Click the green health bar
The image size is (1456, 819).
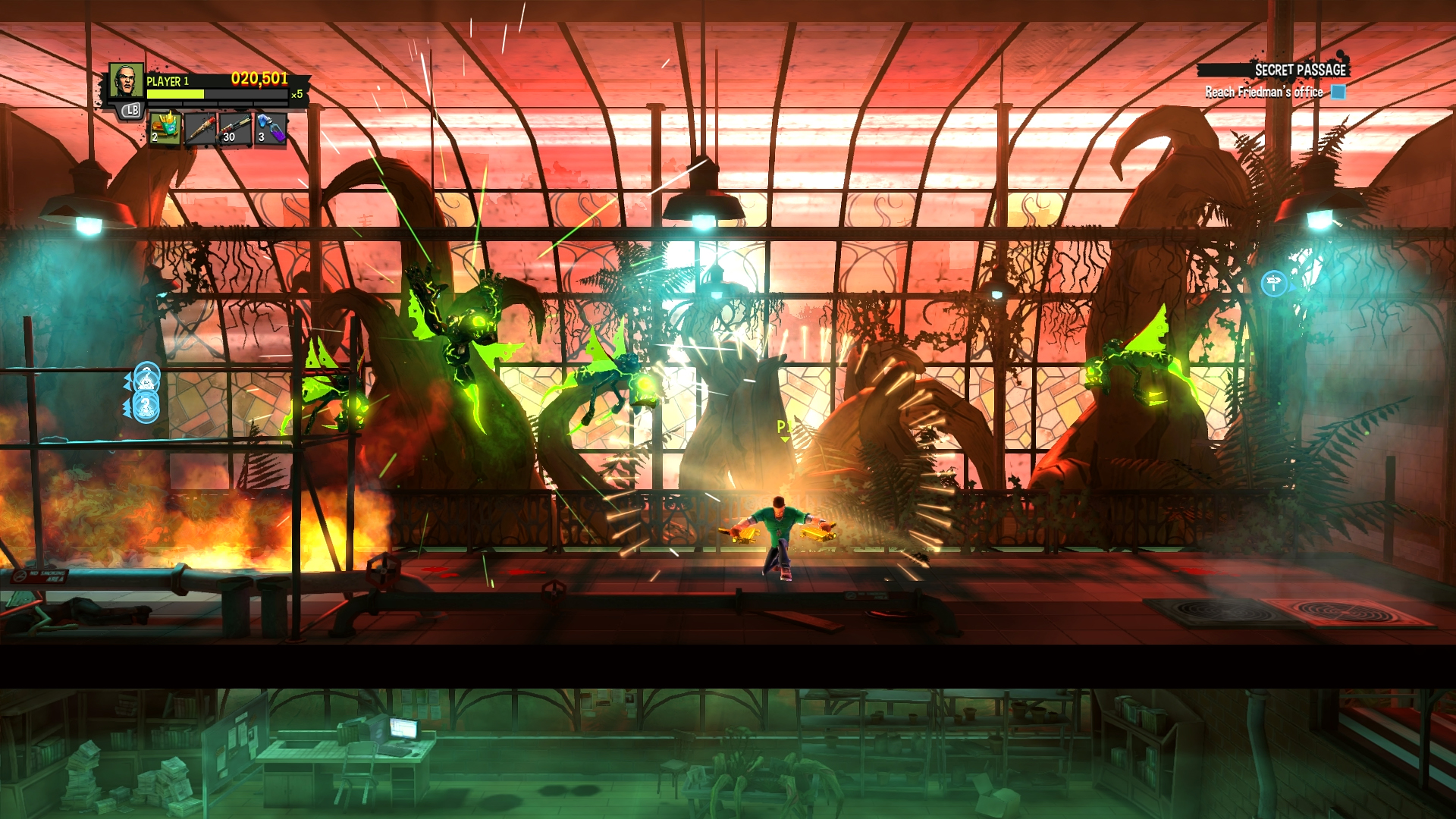[x=175, y=94]
